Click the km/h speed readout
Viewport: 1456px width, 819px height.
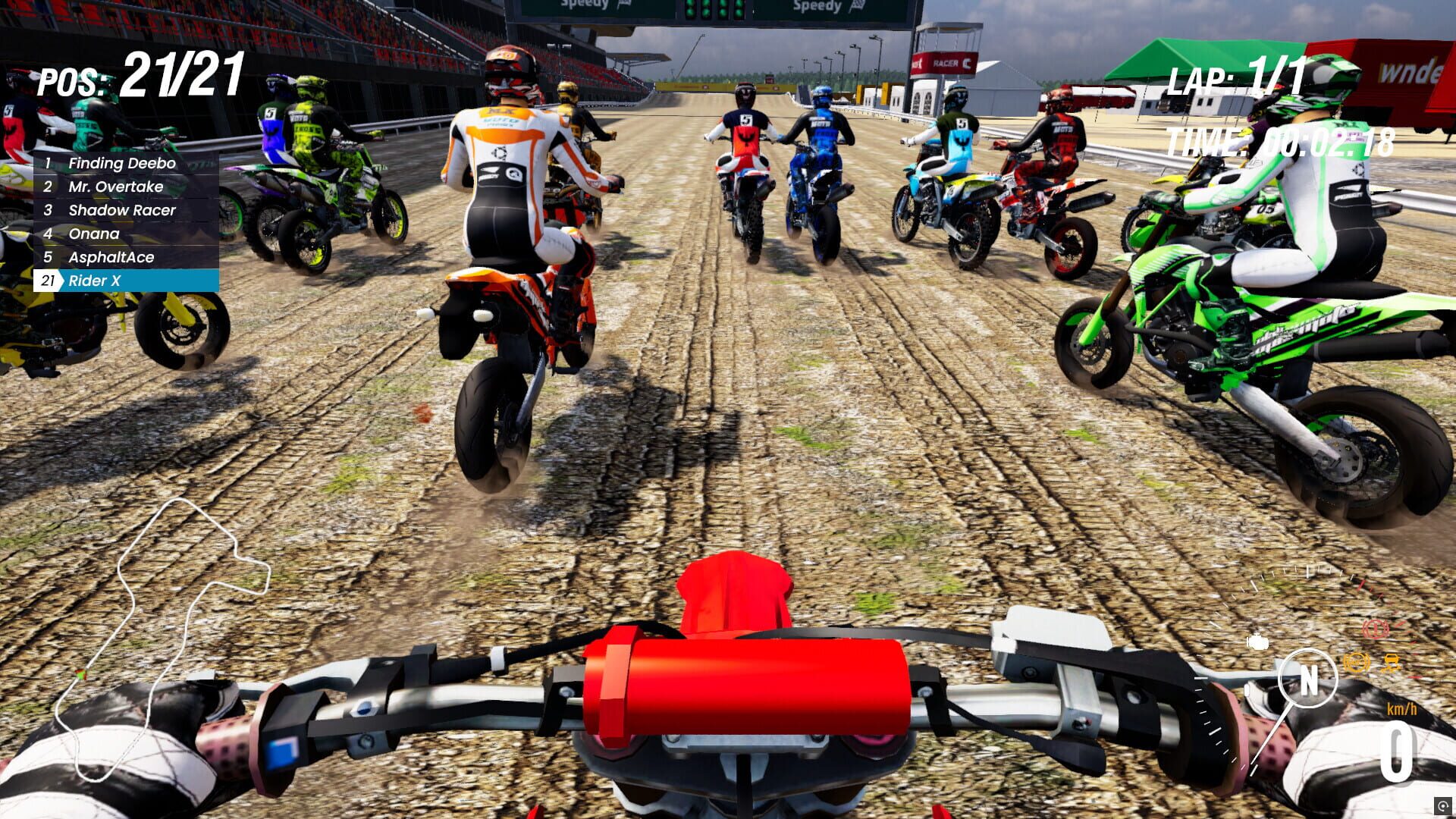[1402, 708]
